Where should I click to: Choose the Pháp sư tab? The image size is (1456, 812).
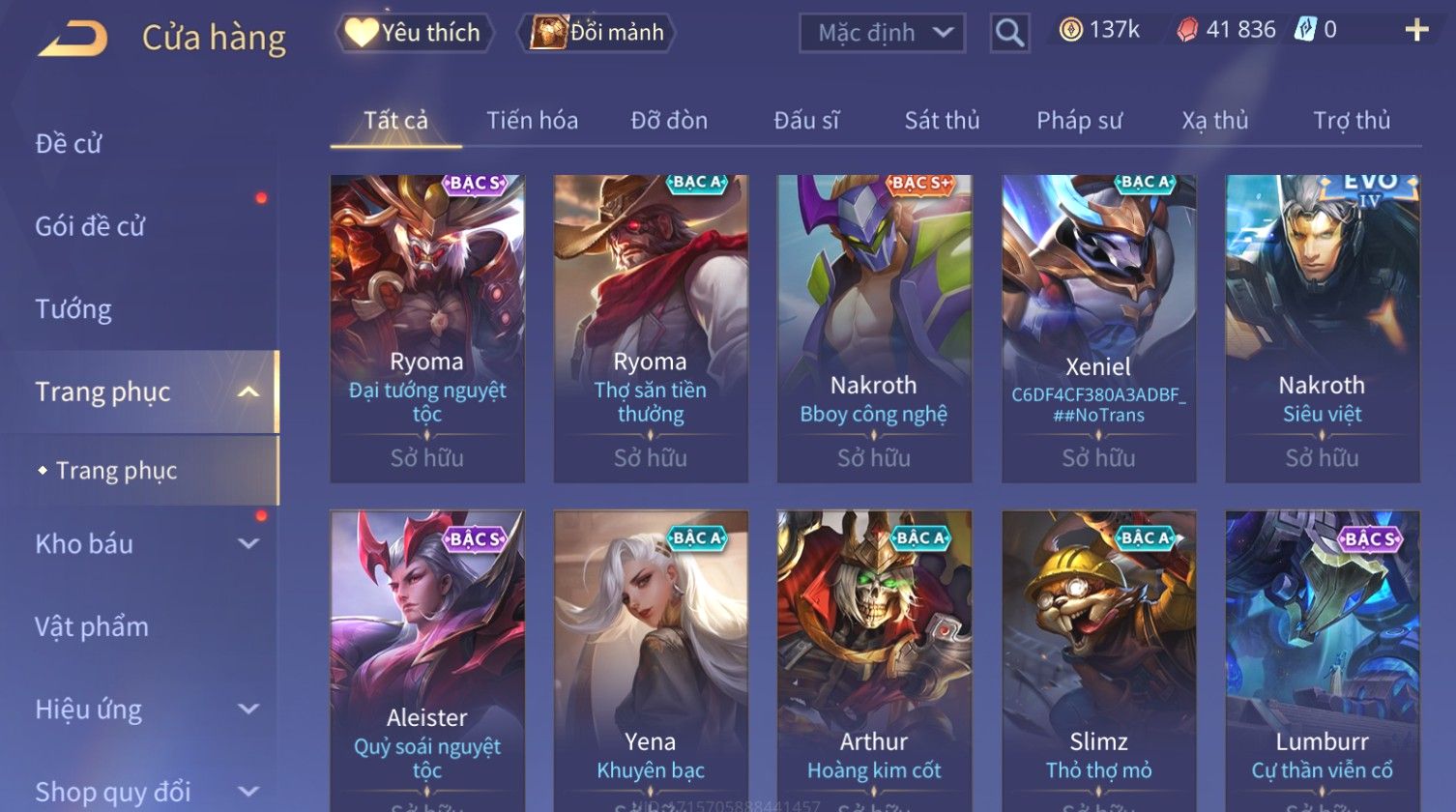(x=1079, y=121)
